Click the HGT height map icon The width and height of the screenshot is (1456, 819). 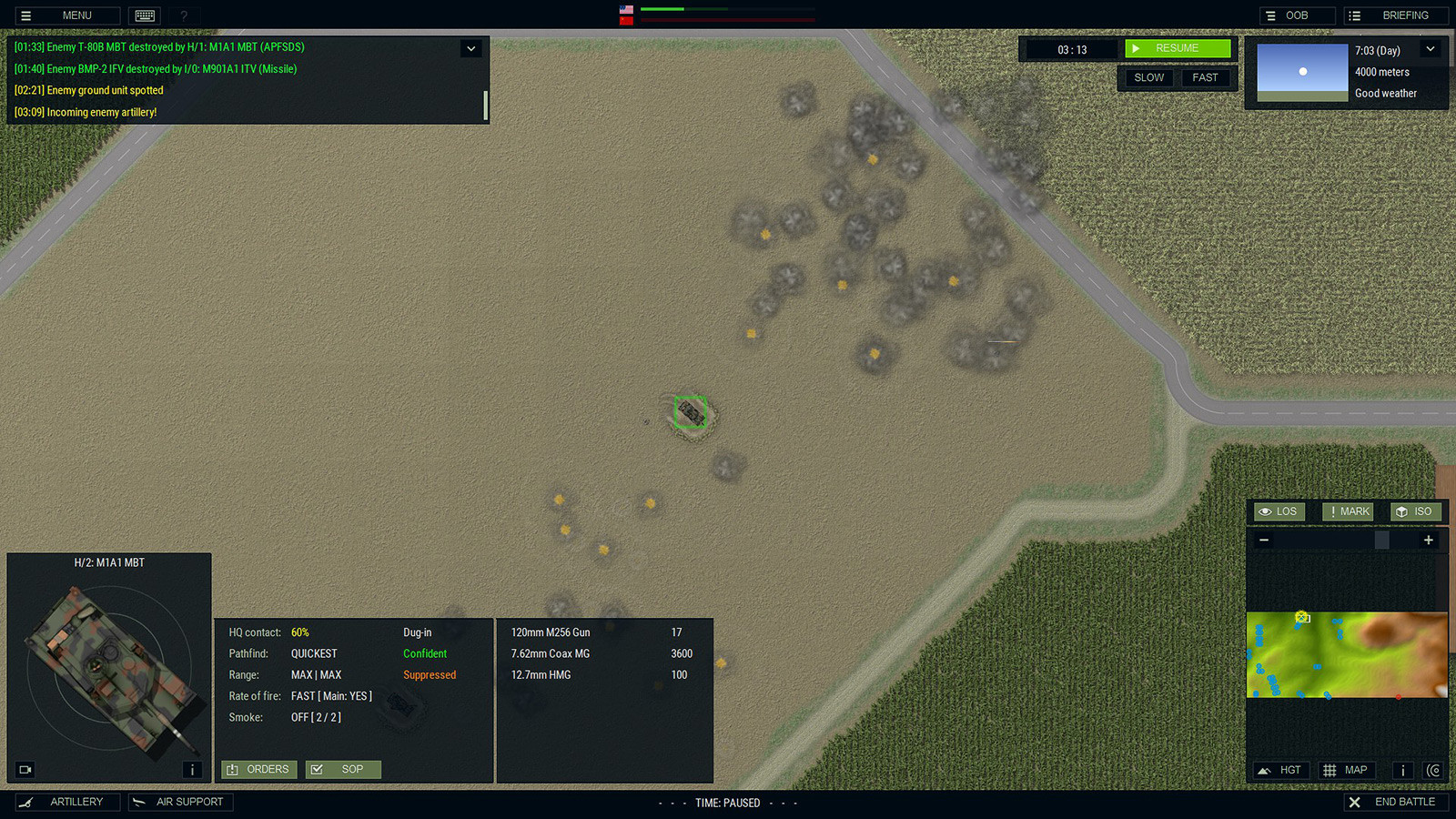[x=1279, y=770]
